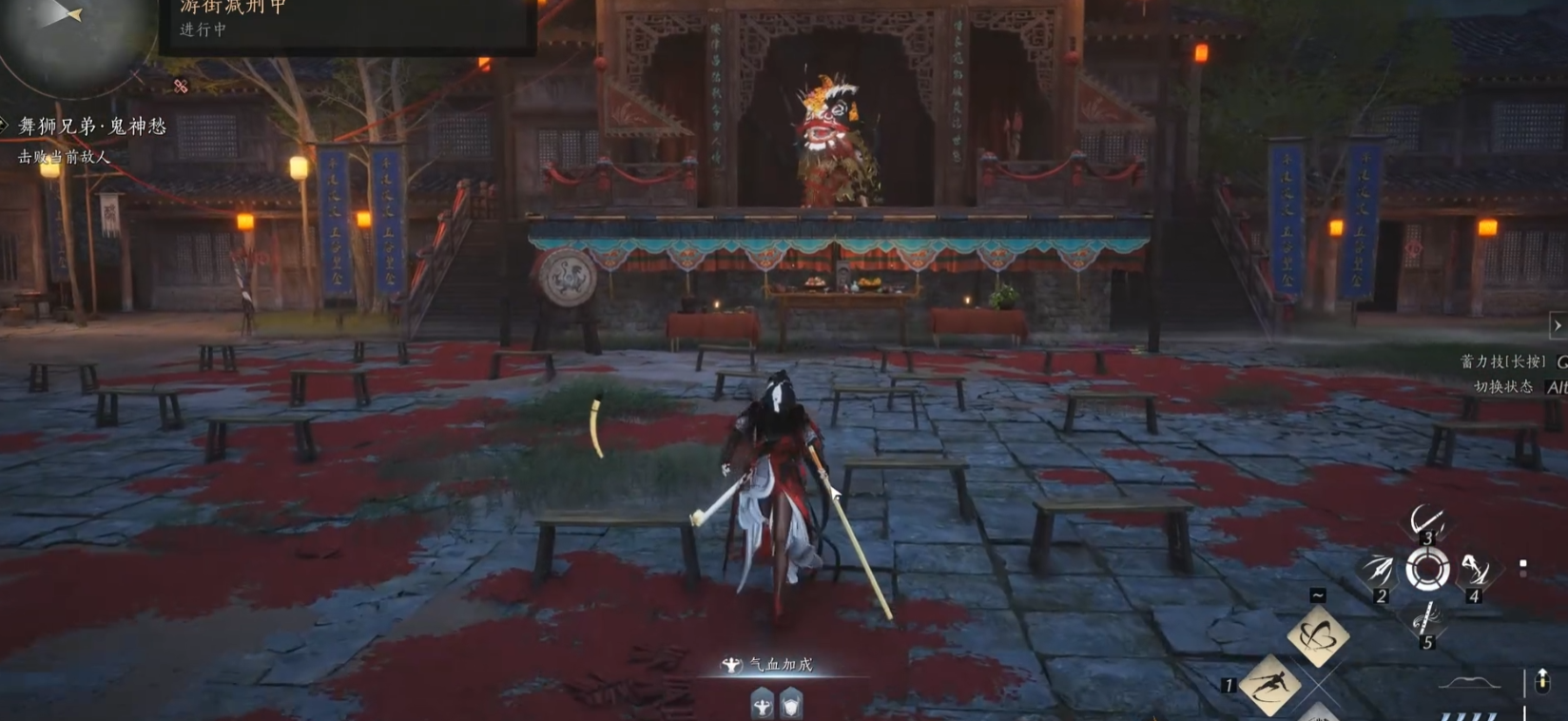Click the muscle-flex vitality buff icon

tap(762, 705)
